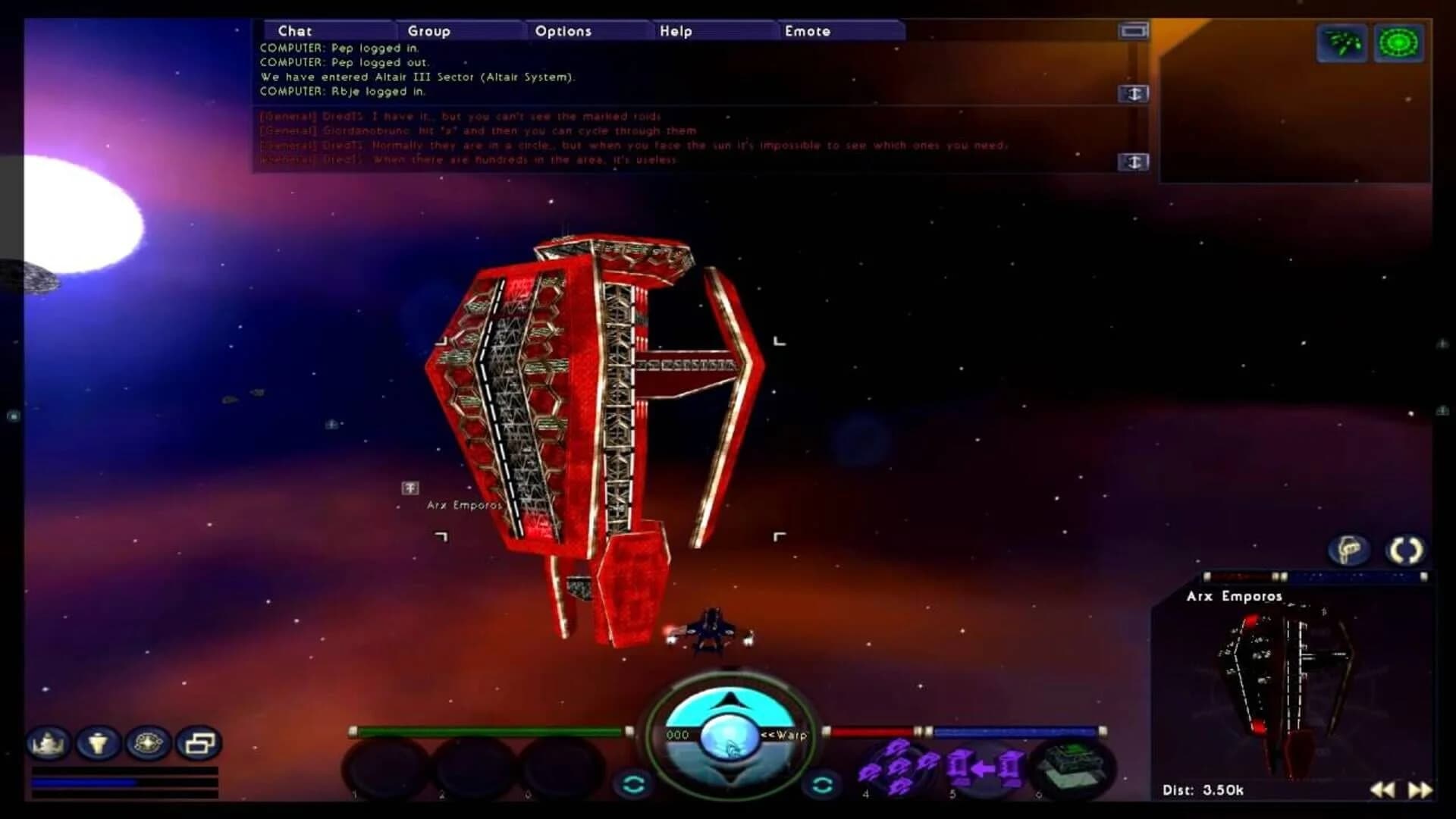This screenshot has width=1456, height=819.
Task: Open the Options menu
Action: pos(564,32)
